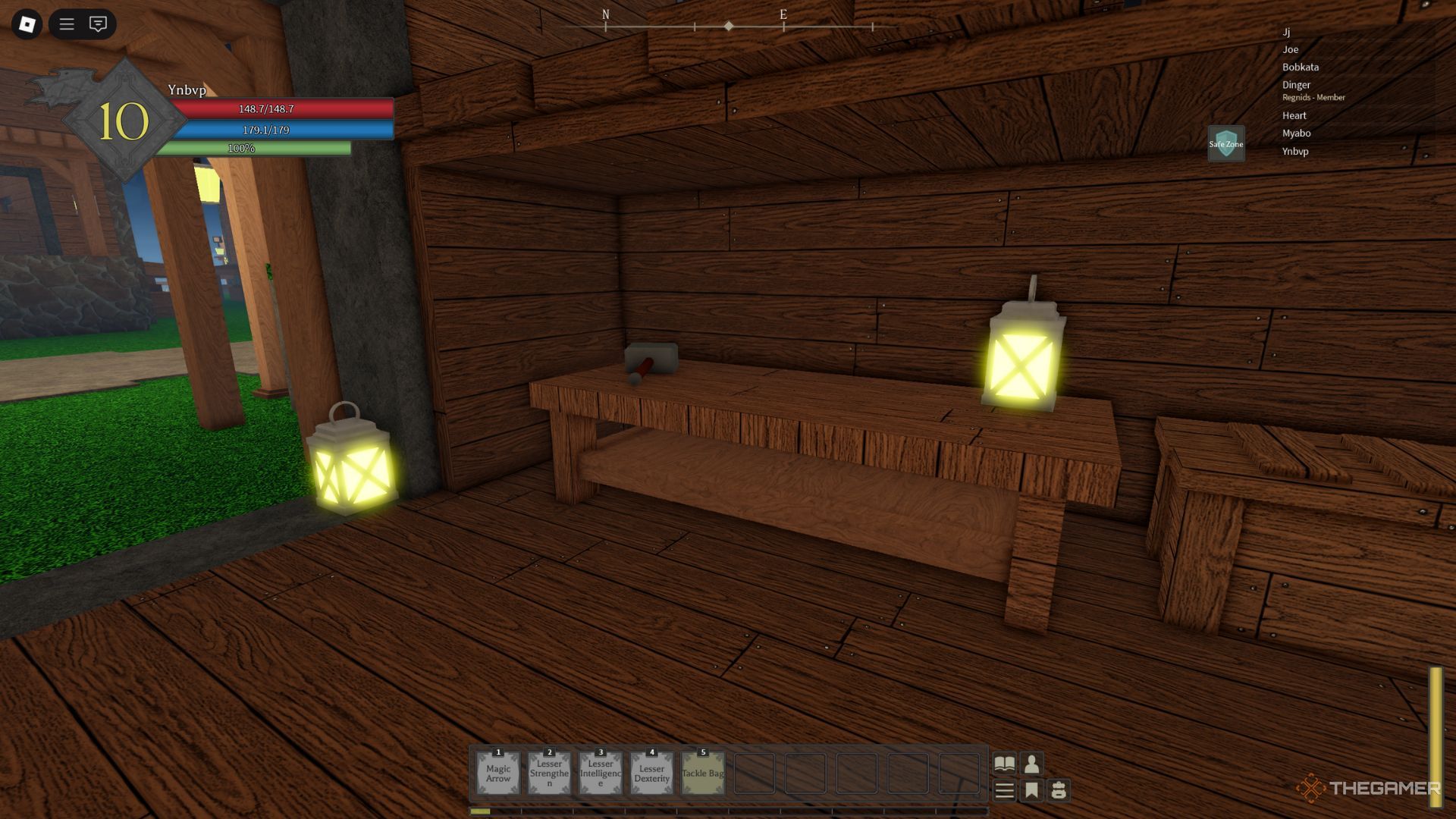
Task: Open the spellbook icon near the hotbar
Action: 1005,763
